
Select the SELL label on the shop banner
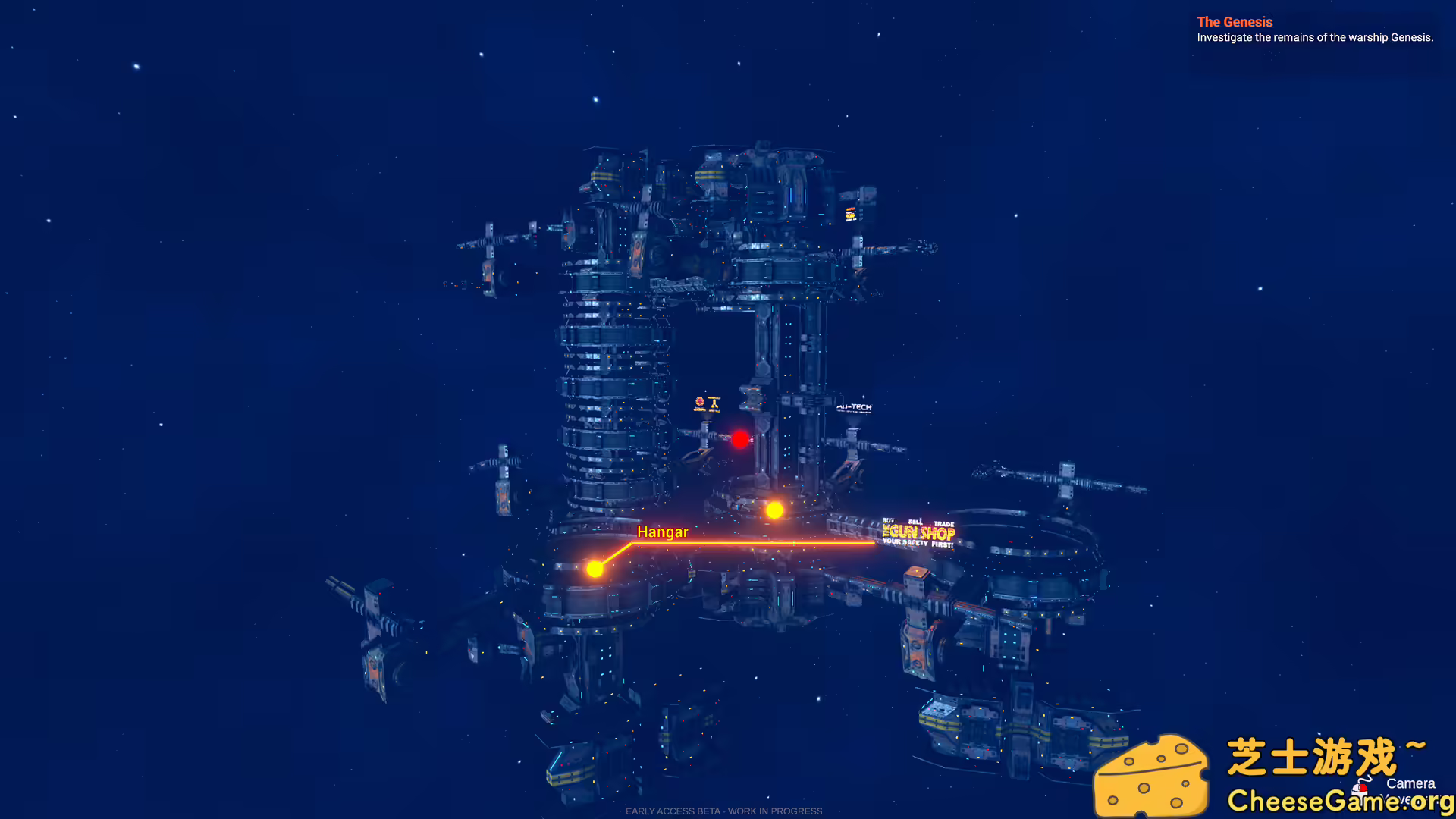tap(915, 522)
